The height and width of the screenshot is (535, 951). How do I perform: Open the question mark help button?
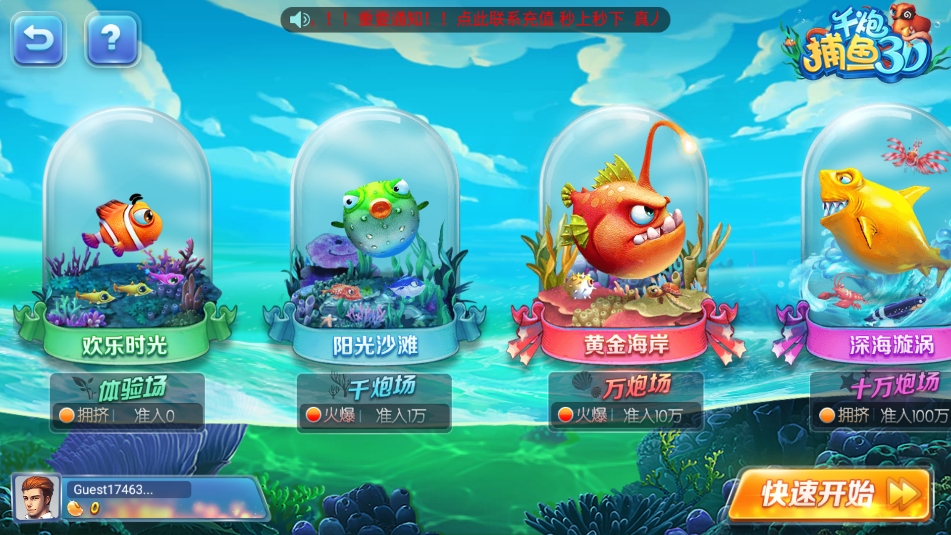pyautogui.click(x=112, y=39)
